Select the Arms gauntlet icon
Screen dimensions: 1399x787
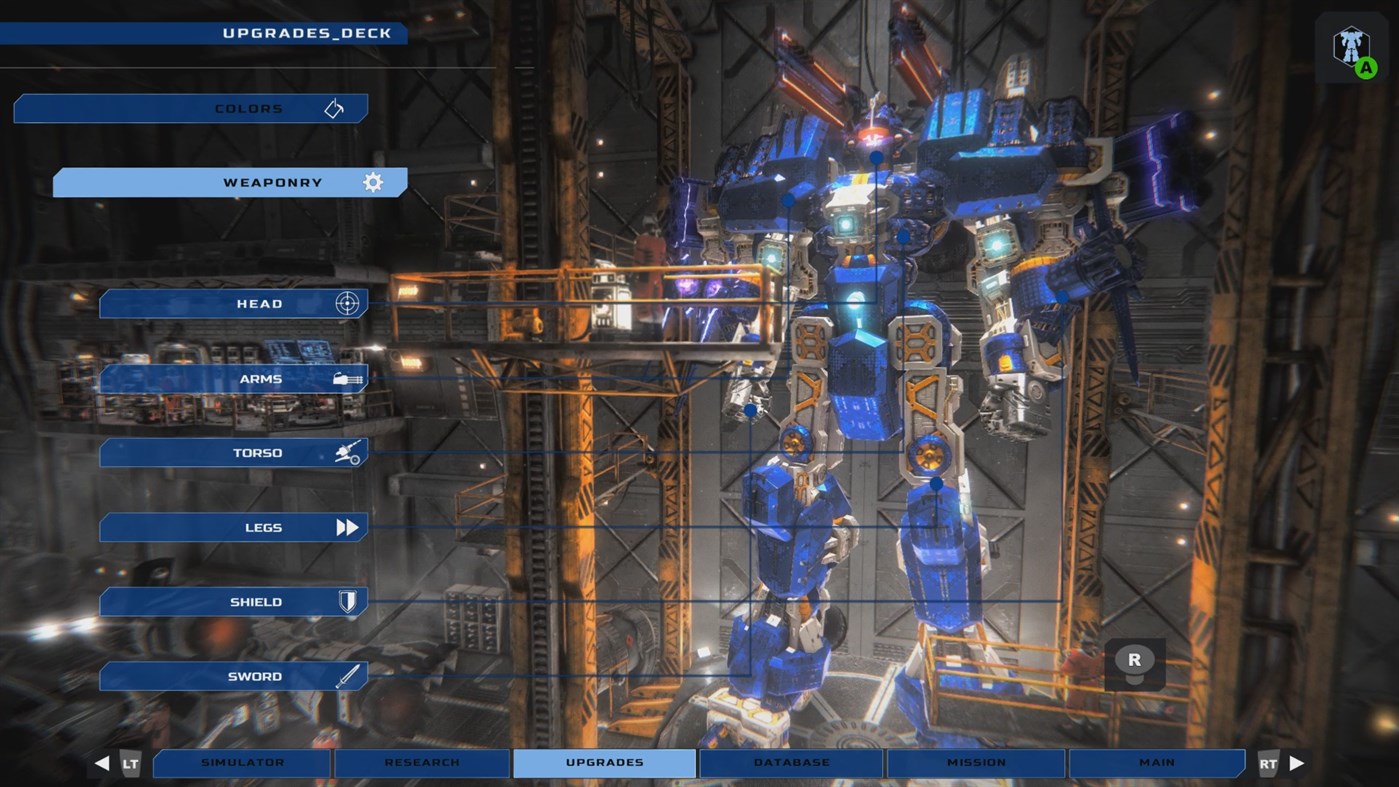tap(347, 378)
